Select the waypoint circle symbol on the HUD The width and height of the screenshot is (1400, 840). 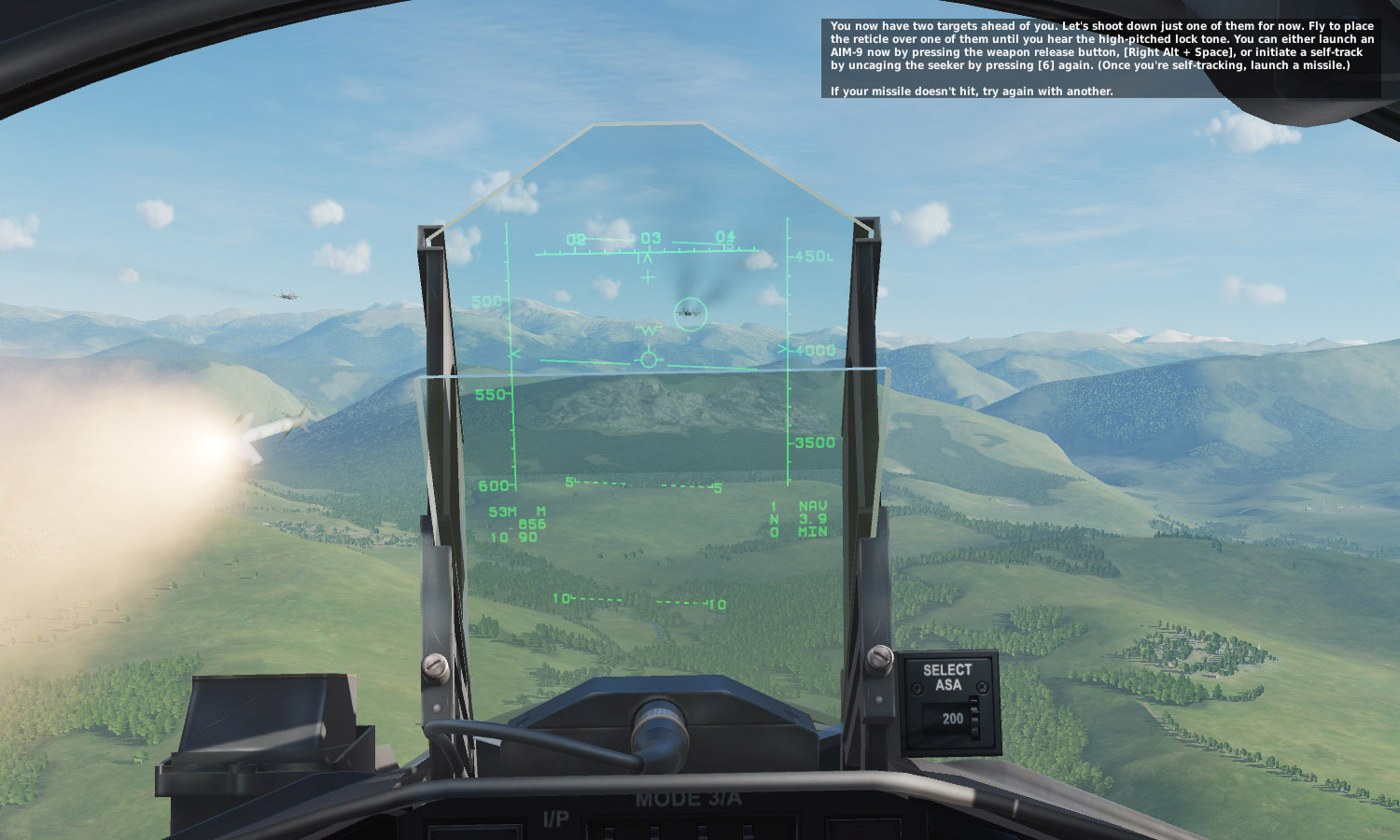pos(649,358)
